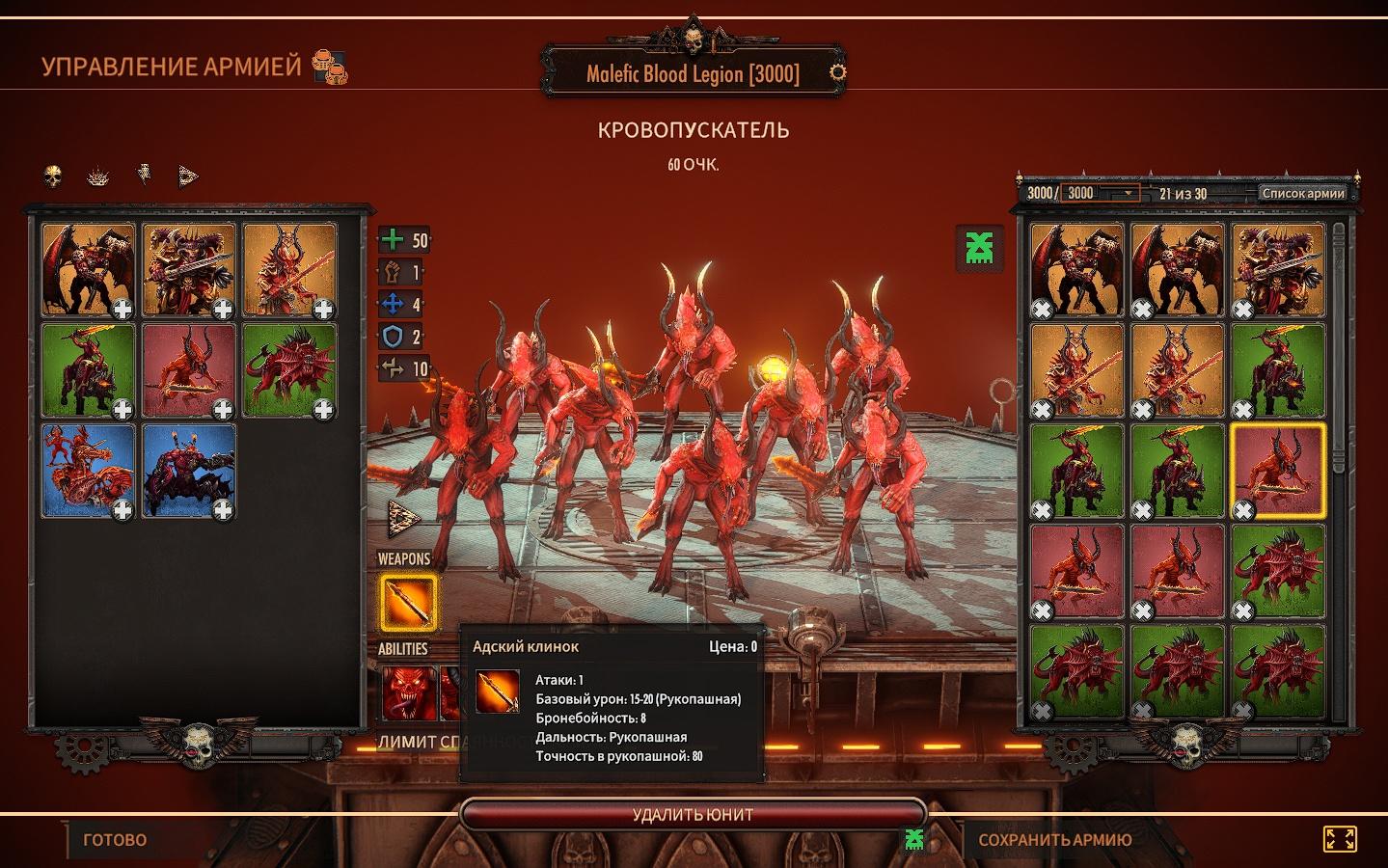
Task: Switch to the crown category filter
Action: click(98, 176)
